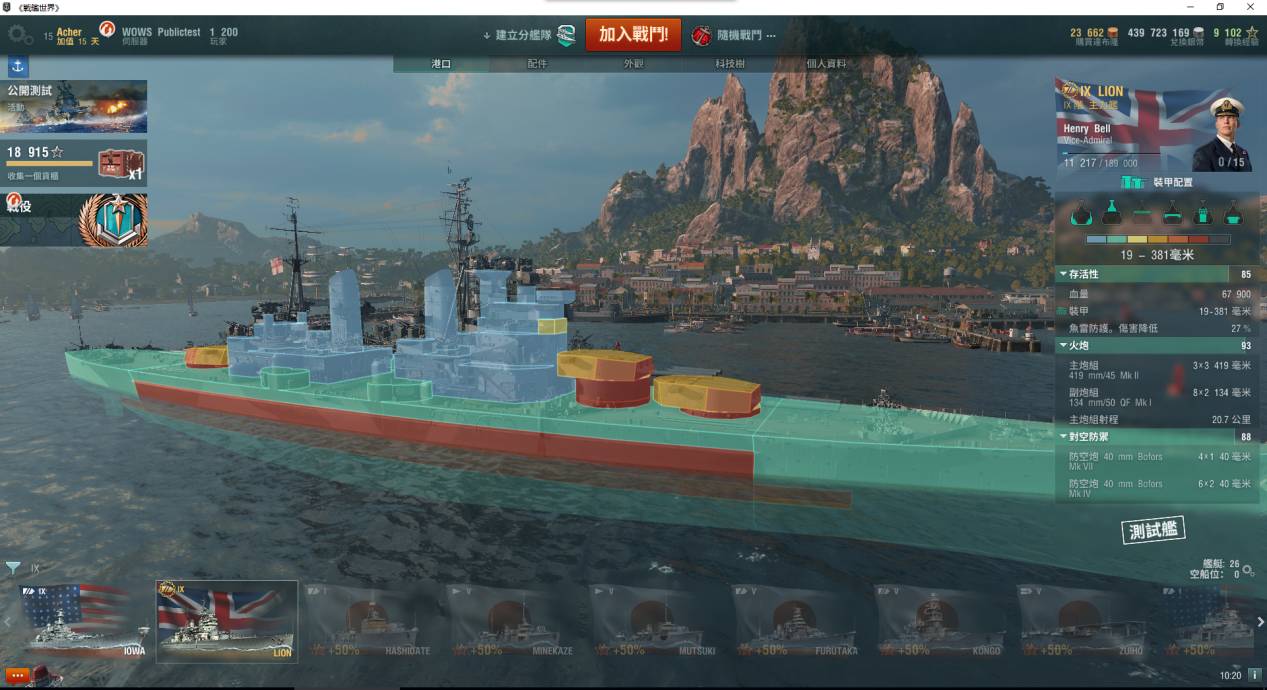Open the 公開測試 public test banner

click(74, 106)
